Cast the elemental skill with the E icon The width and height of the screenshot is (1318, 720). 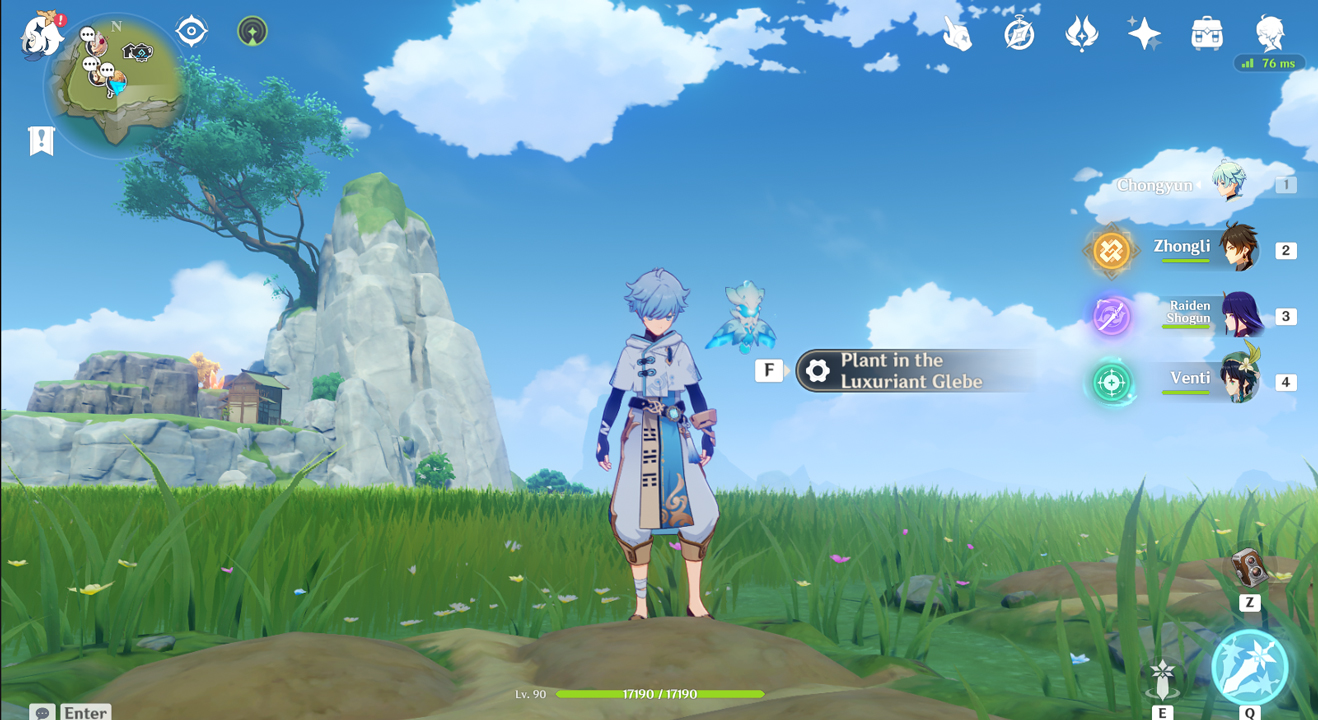(1163, 678)
